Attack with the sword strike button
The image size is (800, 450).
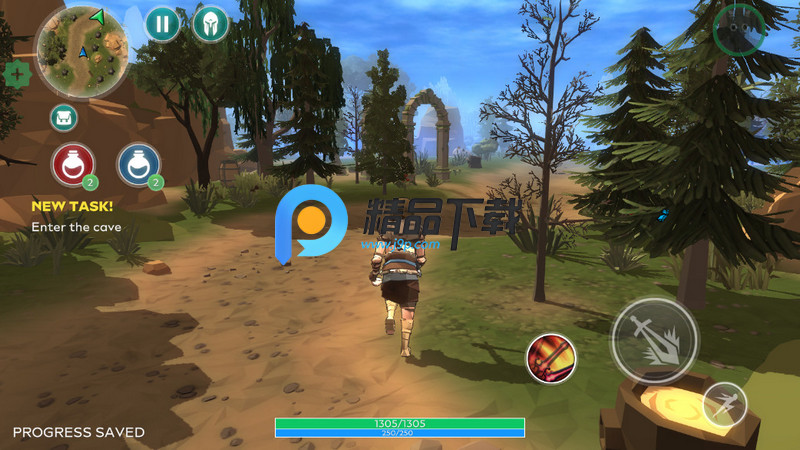click(x=655, y=341)
